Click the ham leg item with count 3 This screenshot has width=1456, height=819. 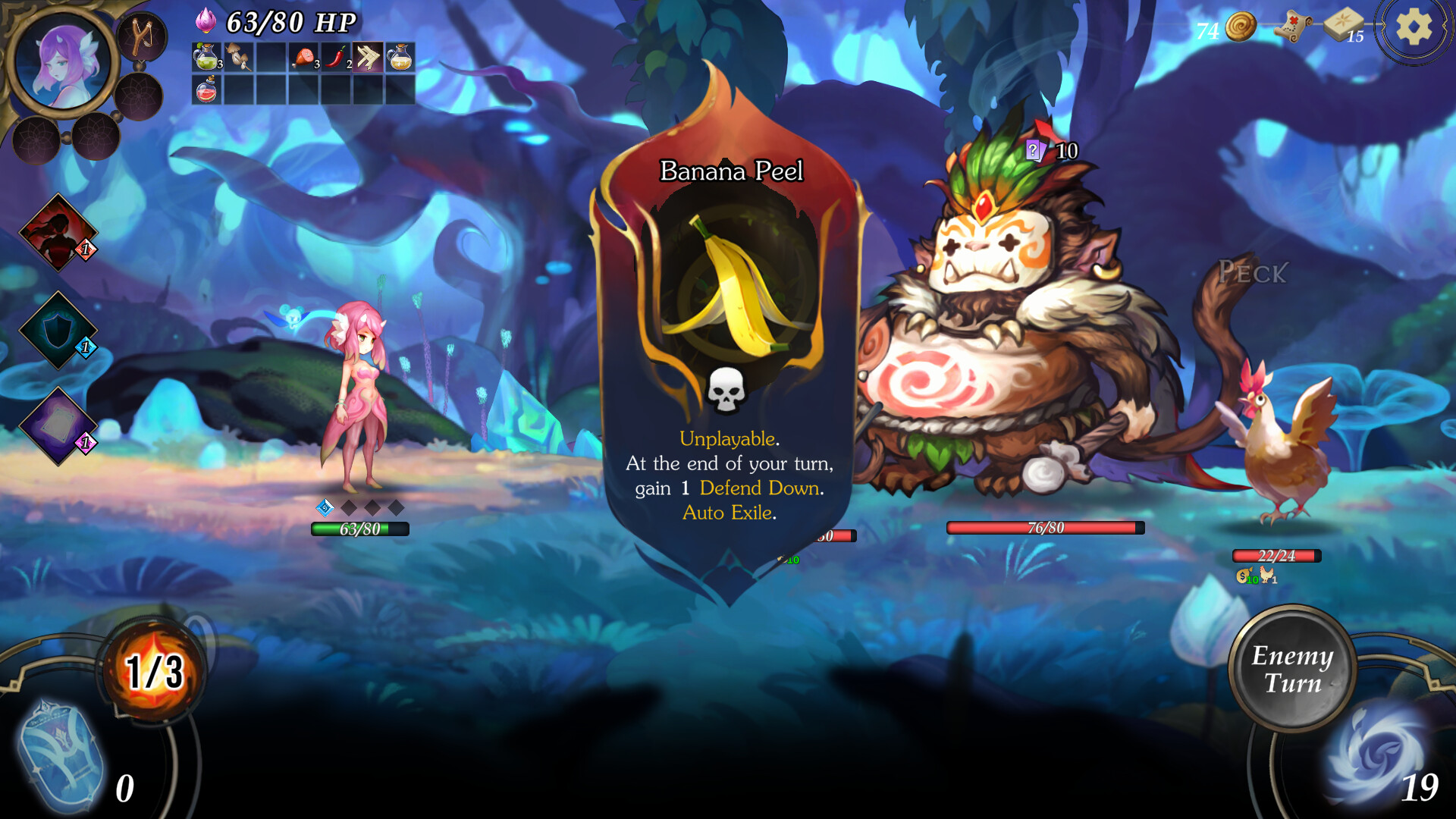302,57
